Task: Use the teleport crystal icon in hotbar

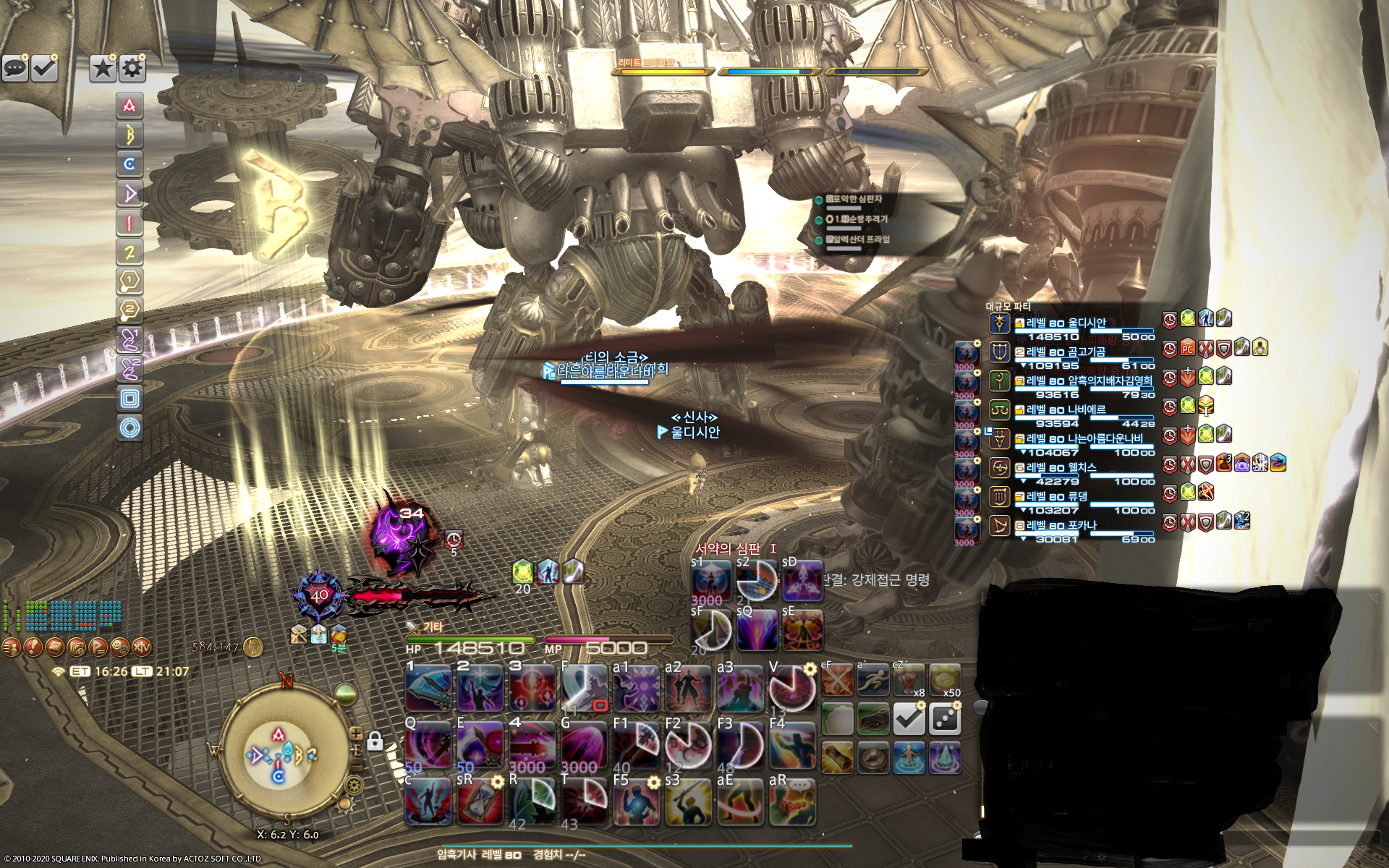Action: [945, 757]
